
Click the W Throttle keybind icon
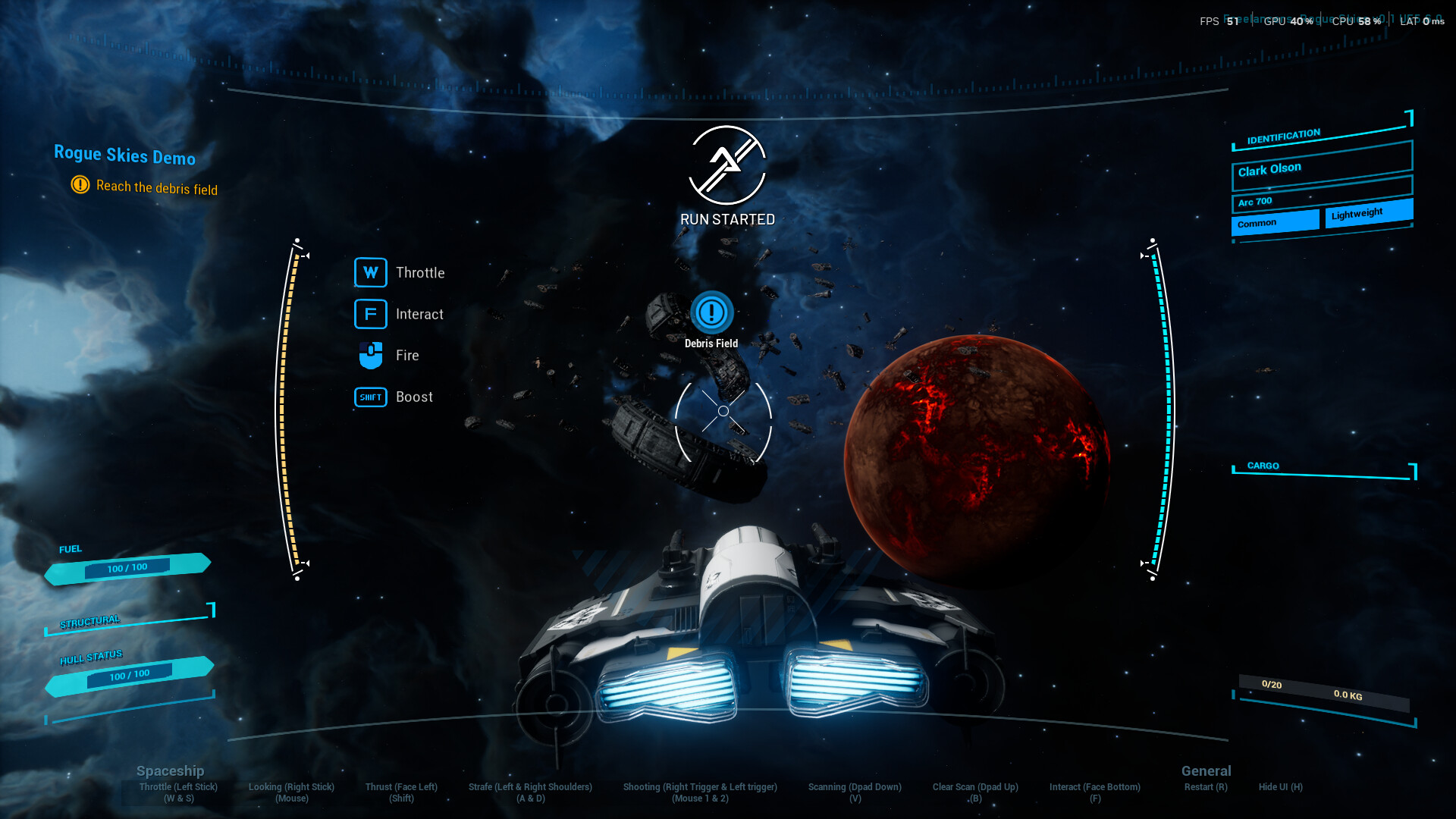pyautogui.click(x=370, y=272)
